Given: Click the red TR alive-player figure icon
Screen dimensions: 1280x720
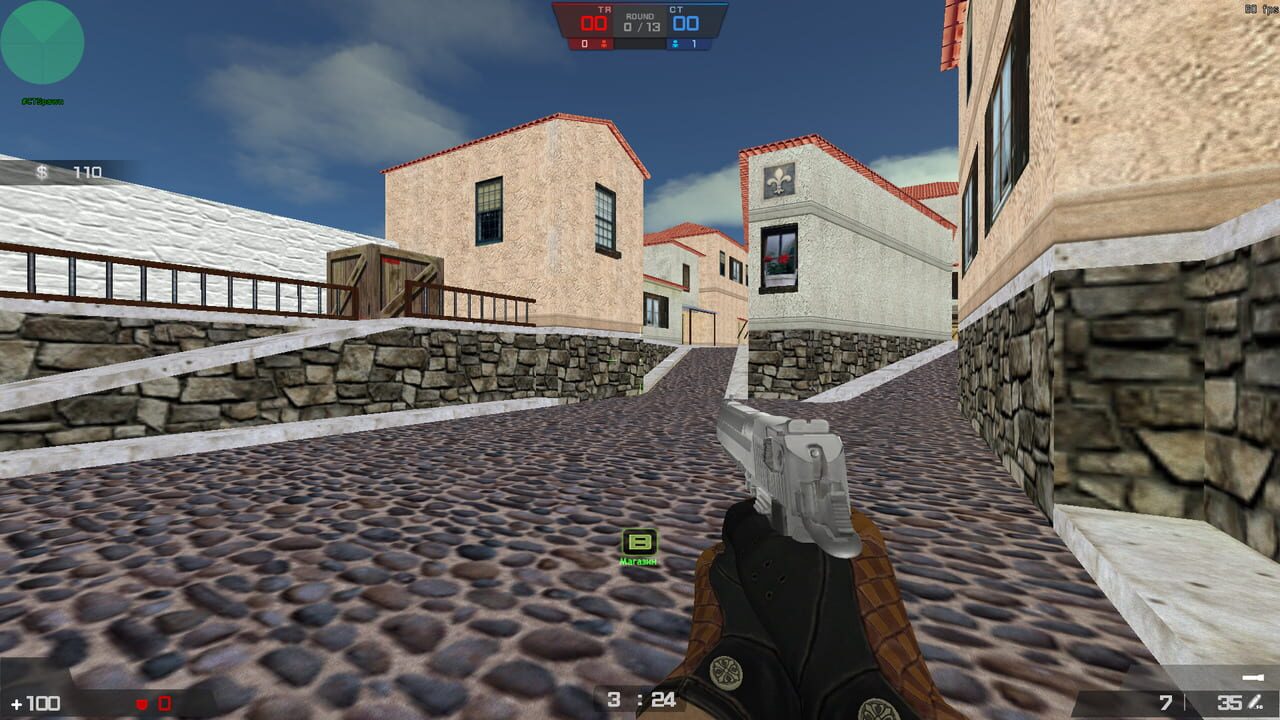Looking at the screenshot, I should (x=604, y=45).
